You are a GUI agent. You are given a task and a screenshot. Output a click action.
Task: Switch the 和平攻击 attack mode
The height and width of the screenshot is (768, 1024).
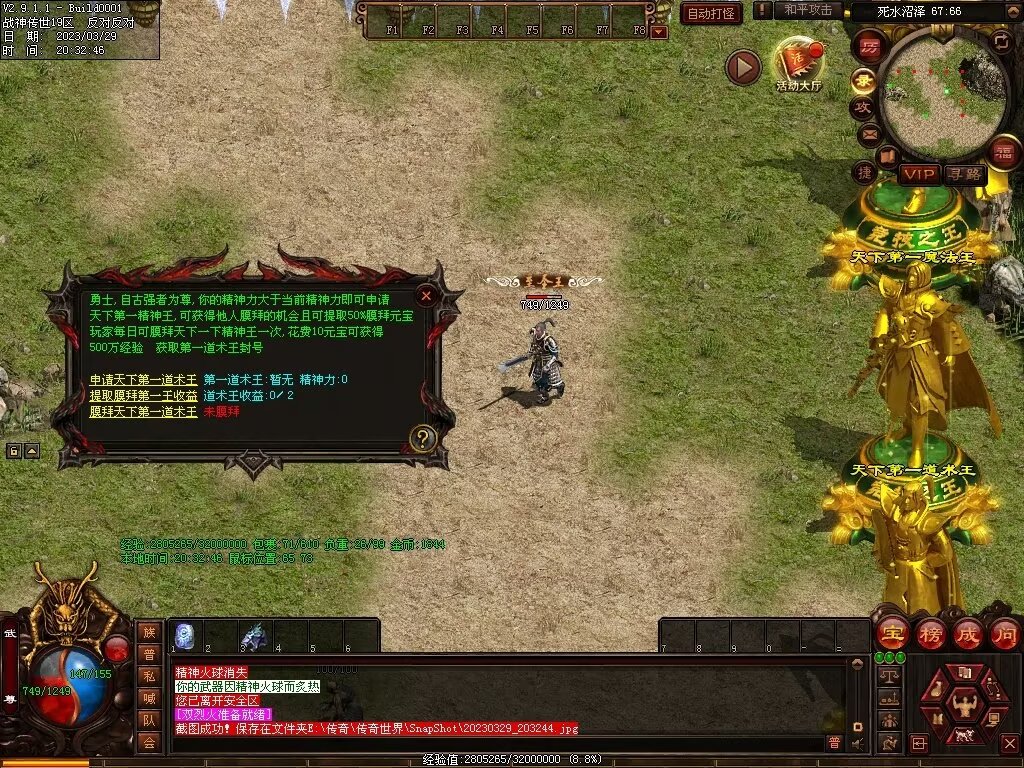coord(808,10)
